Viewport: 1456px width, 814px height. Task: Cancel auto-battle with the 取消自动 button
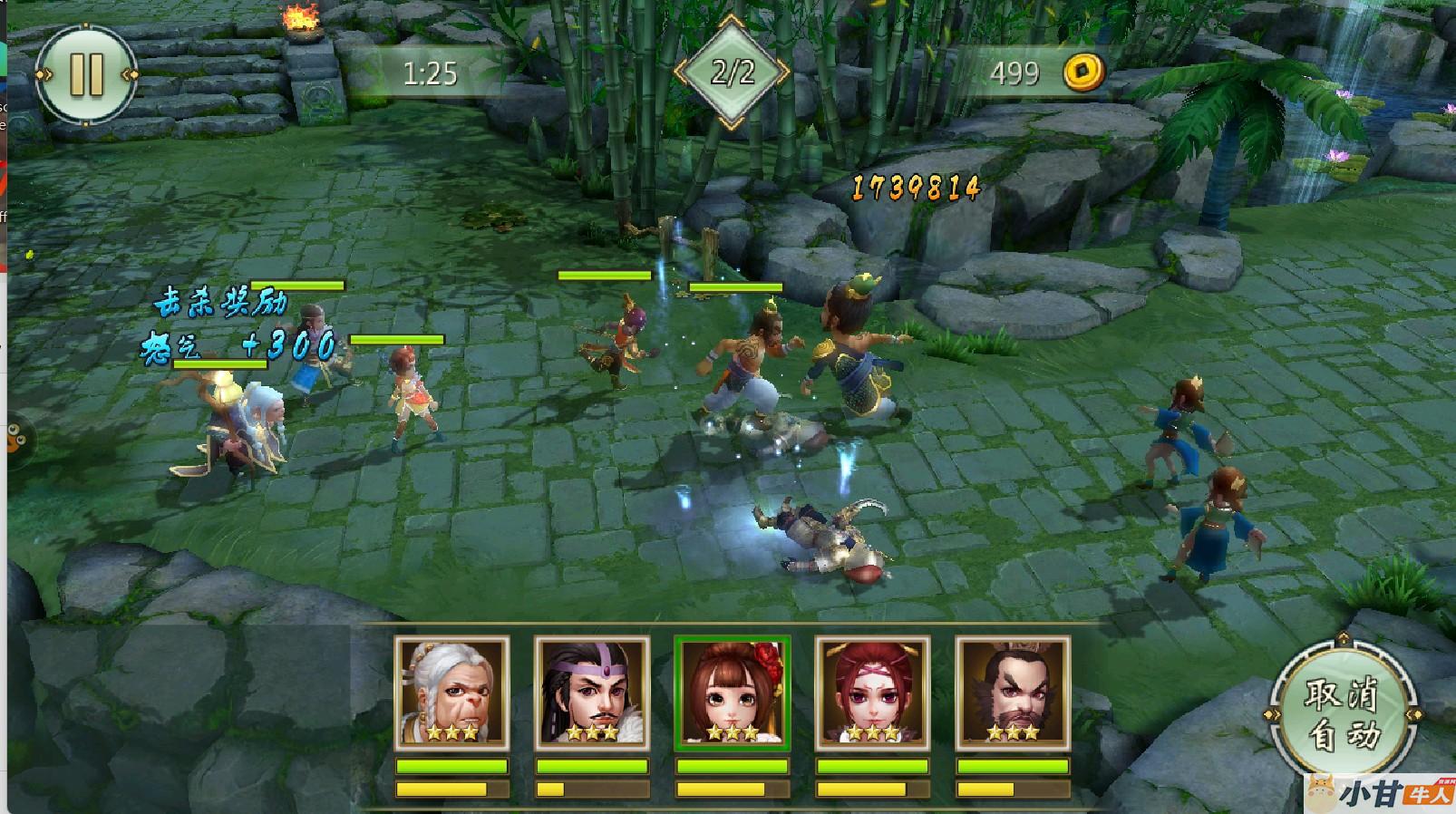pos(1342,715)
